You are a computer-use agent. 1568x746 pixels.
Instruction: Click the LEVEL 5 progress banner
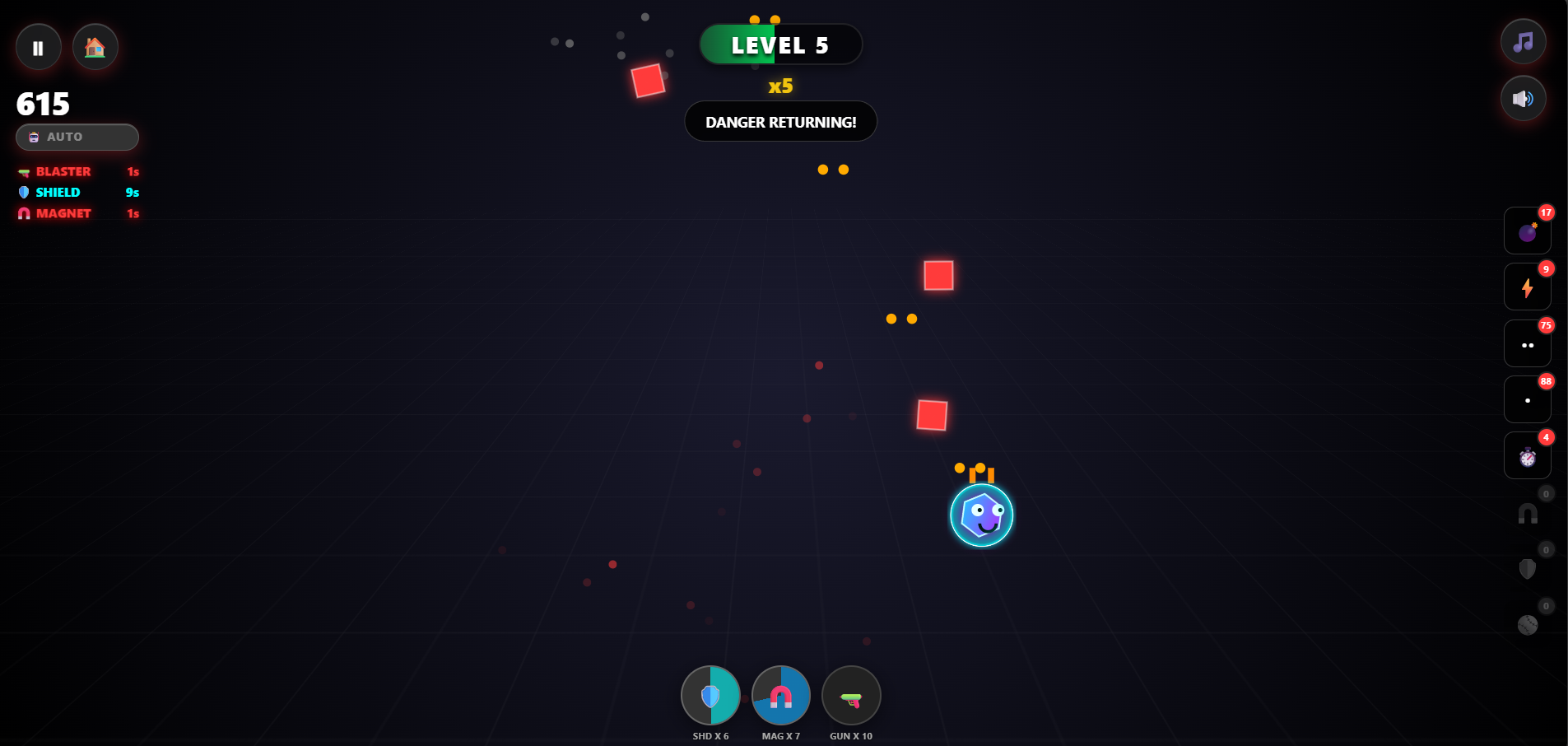[x=780, y=44]
